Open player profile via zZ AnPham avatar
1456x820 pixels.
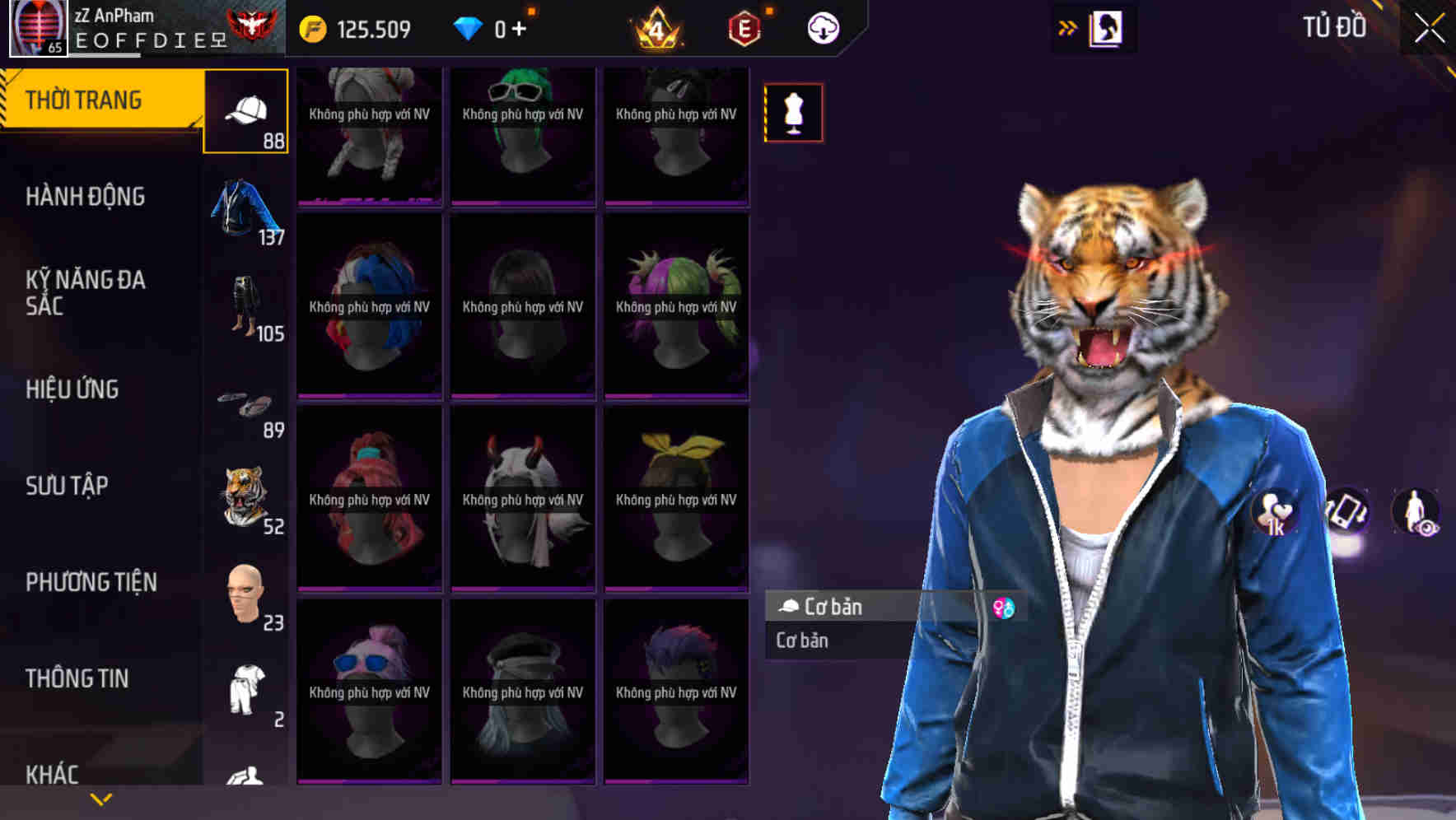point(35,27)
